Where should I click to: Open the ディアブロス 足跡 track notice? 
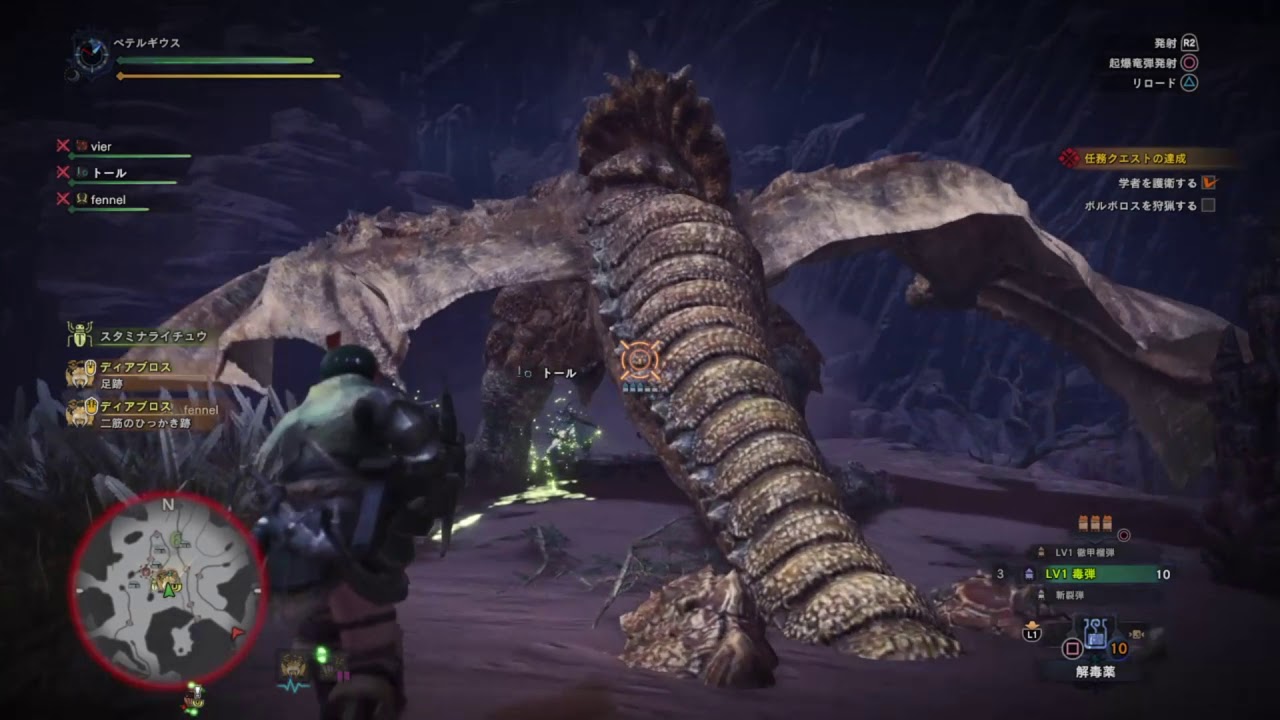pyautogui.click(x=135, y=374)
